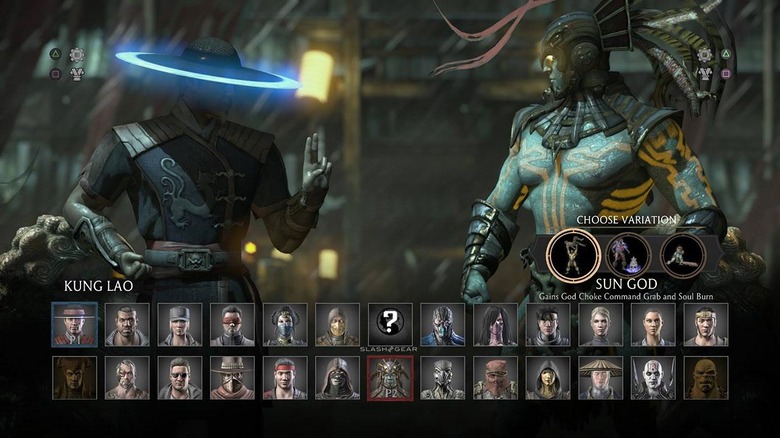This screenshot has height=438, width=780.
Task: Click the random character question mark tile
Action: (x=389, y=322)
